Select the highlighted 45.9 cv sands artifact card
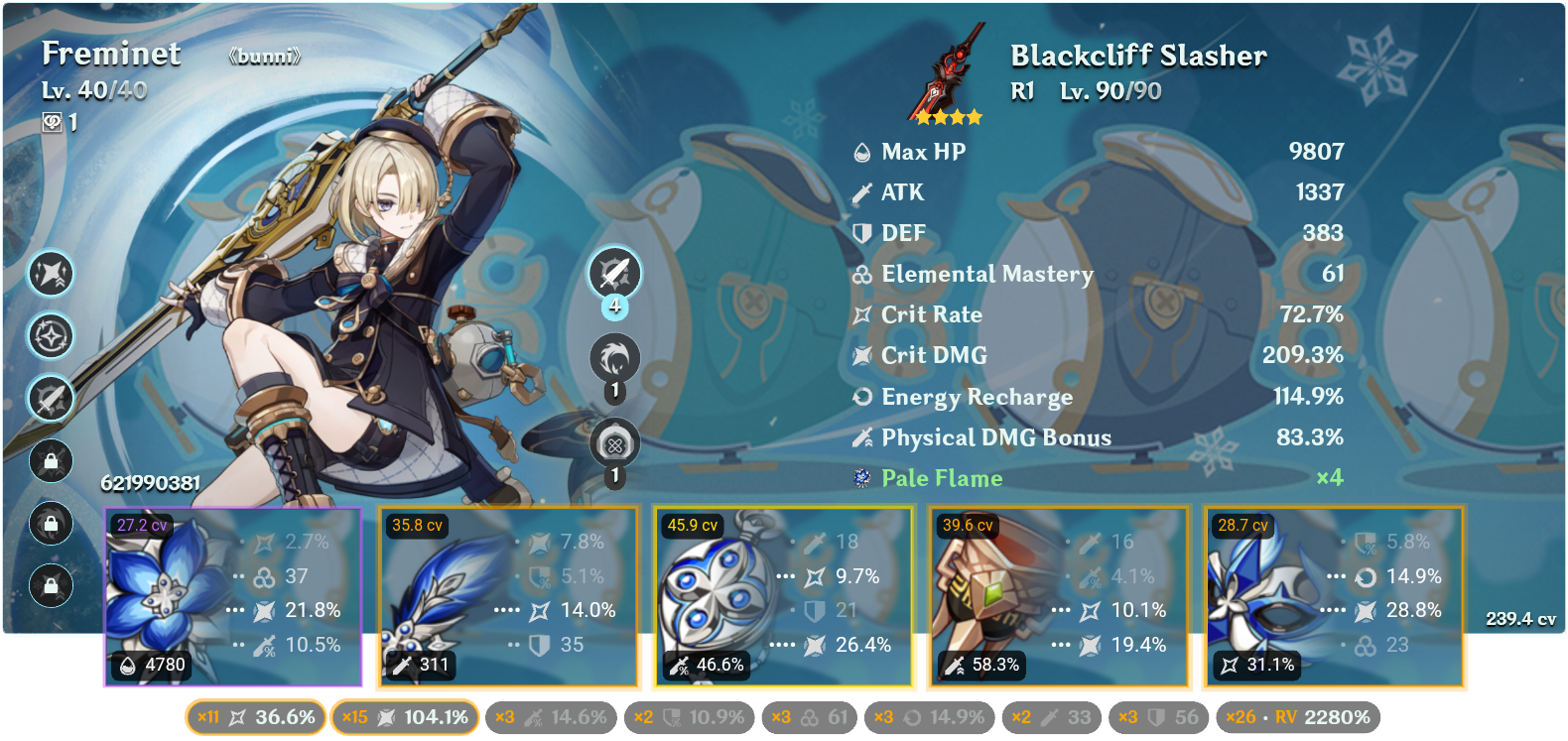1568x741 pixels. coord(784,595)
